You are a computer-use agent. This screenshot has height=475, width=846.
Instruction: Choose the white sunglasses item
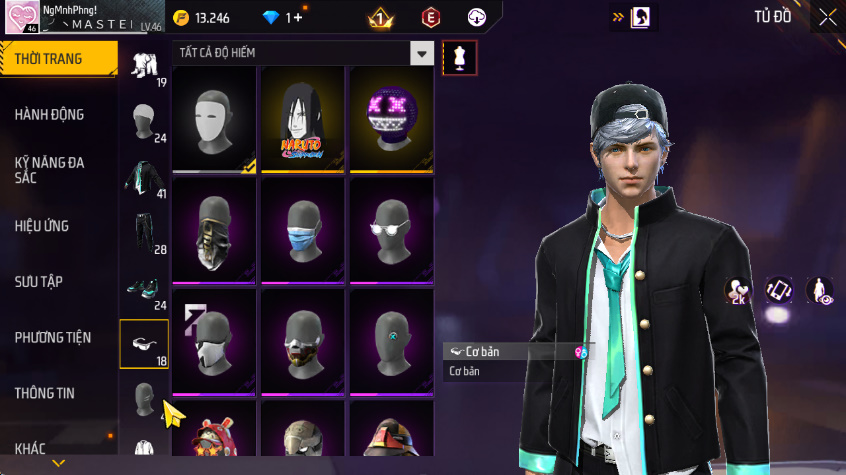click(391, 232)
